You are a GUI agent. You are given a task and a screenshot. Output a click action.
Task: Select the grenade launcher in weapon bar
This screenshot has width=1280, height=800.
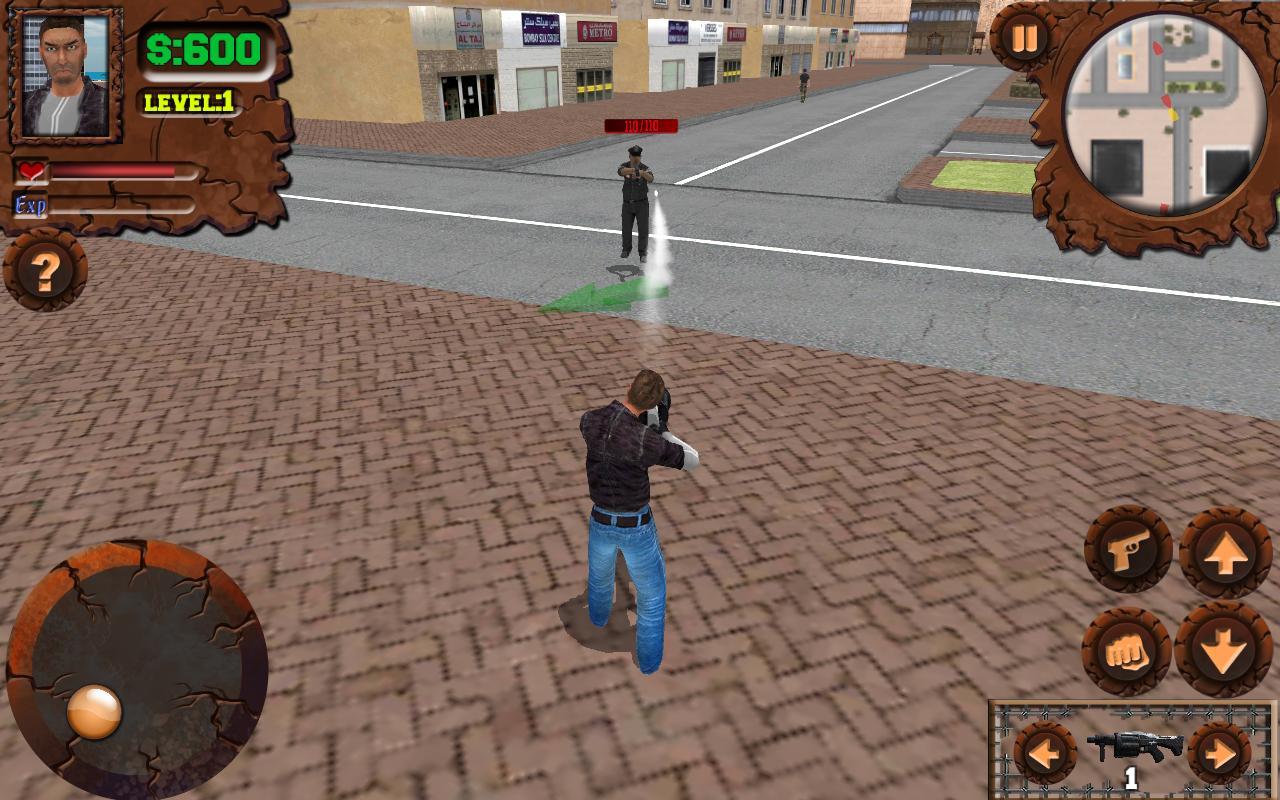pyautogui.click(x=1133, y=748)
